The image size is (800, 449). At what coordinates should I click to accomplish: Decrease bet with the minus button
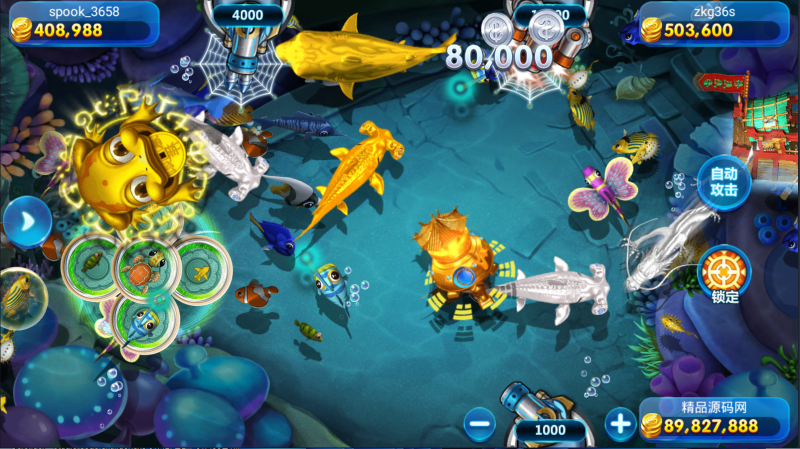point(480,424)
